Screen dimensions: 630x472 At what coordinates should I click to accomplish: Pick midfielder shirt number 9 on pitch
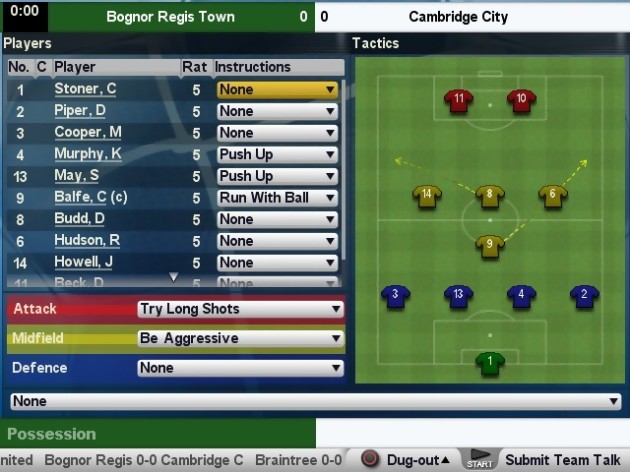coord(489,244)
